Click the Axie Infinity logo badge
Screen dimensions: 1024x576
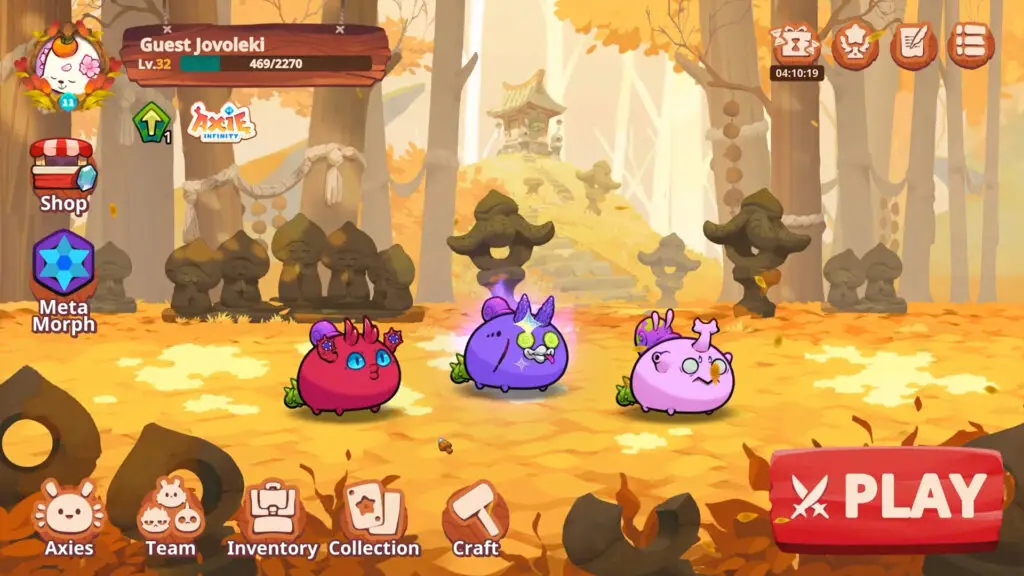coord(222,123)
